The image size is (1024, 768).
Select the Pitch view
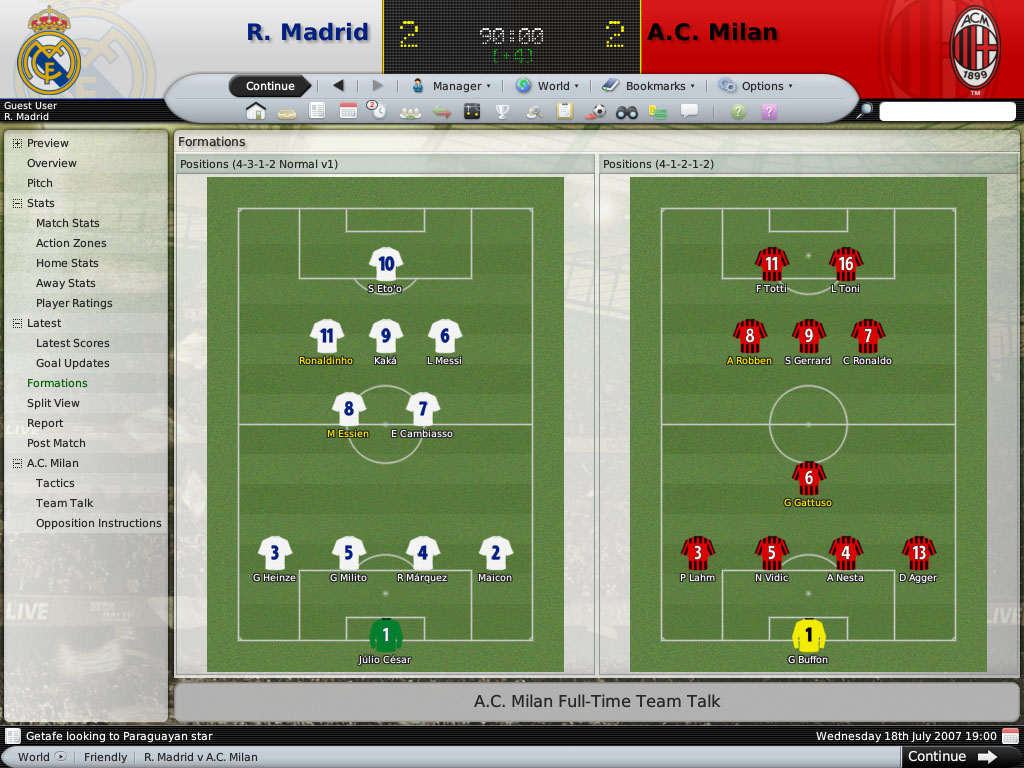point(40,183)
